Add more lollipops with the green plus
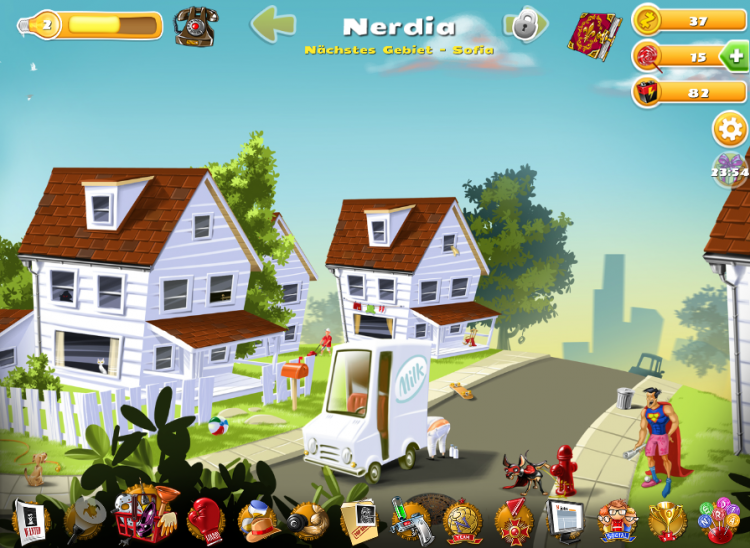 pyautogui.click(x=733, y=56)
